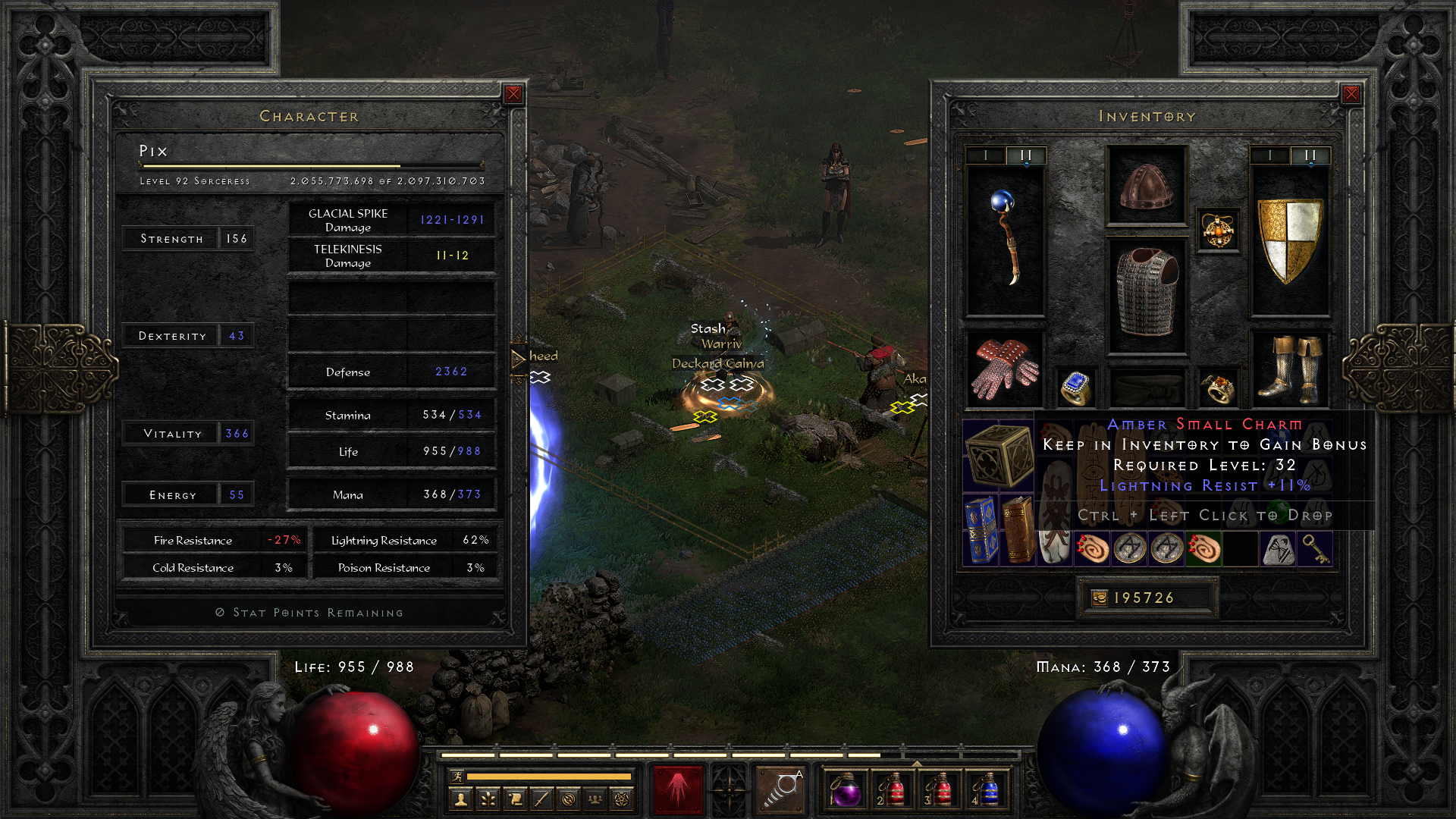Switch left weapon slot to set II

tap(1025, 155)
